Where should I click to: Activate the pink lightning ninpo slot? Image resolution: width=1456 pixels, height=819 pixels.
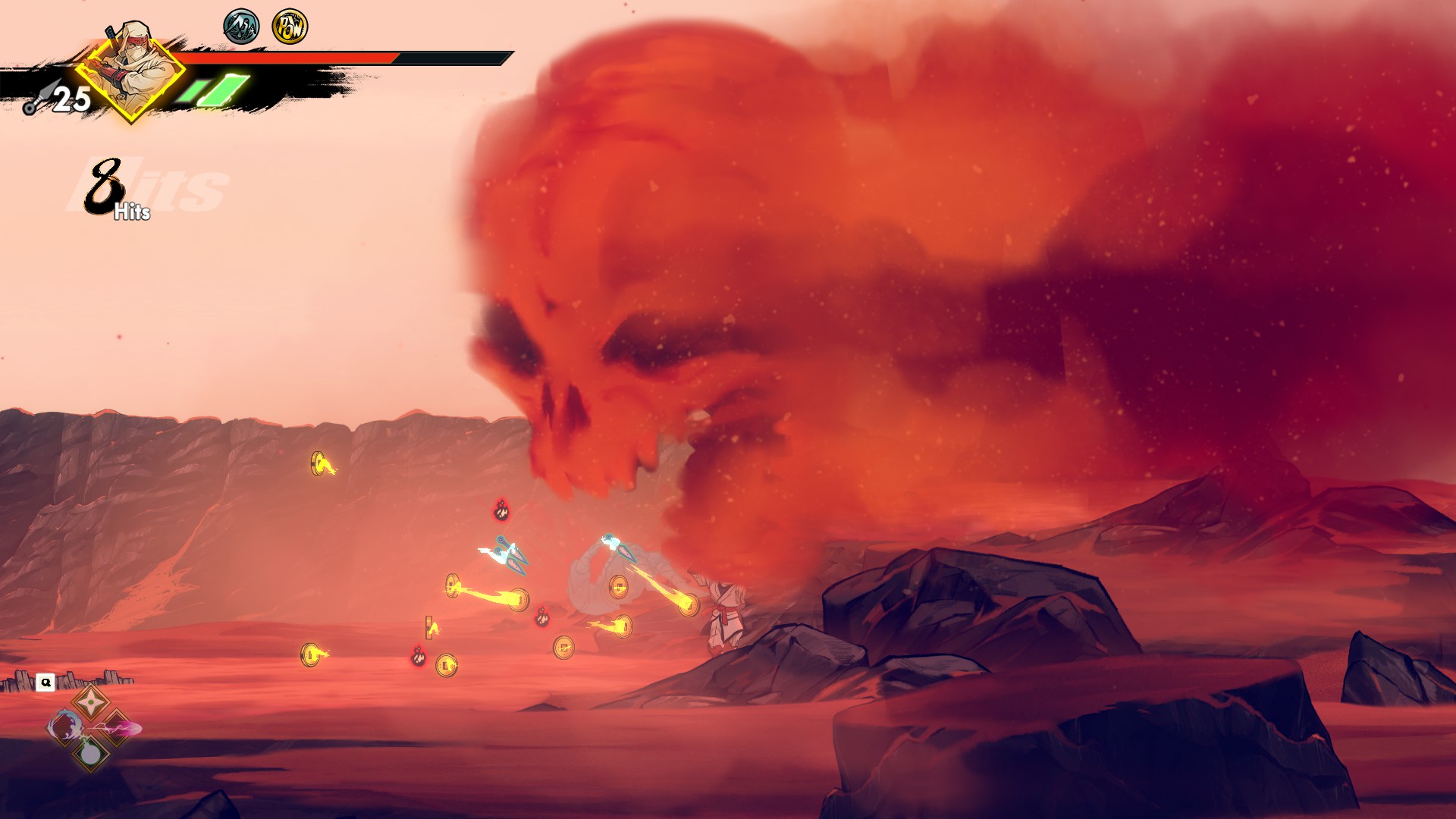[118, 729]
